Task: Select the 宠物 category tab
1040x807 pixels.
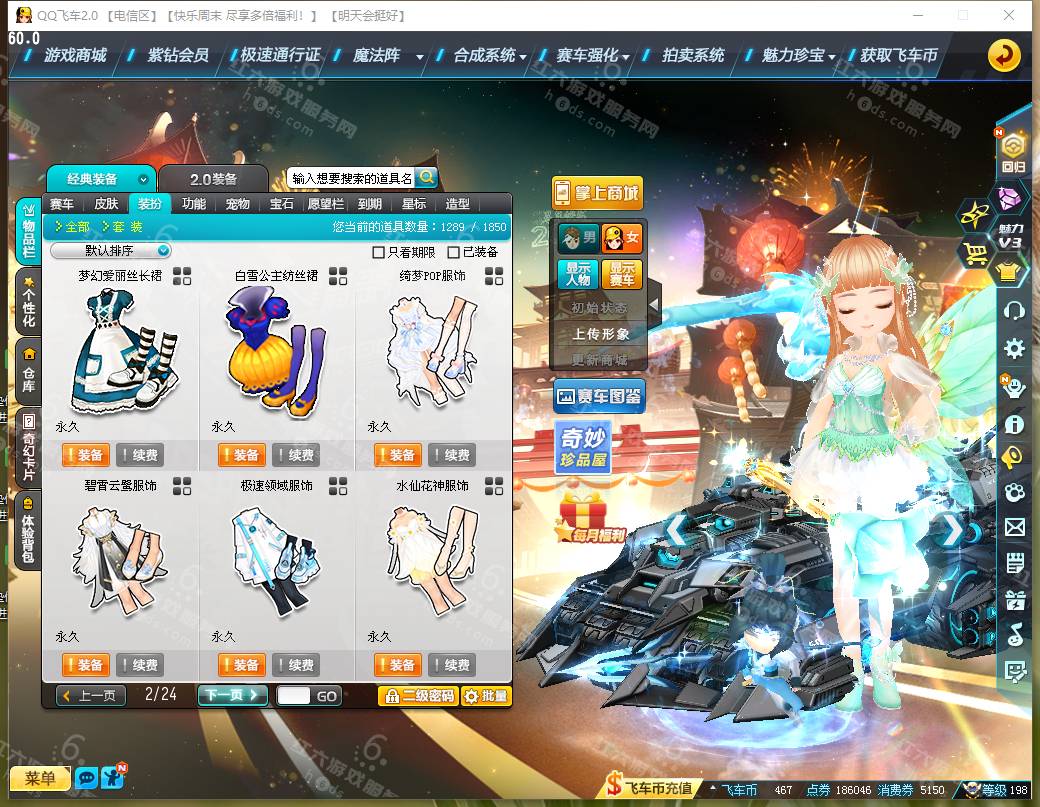Action: (238, 204)
